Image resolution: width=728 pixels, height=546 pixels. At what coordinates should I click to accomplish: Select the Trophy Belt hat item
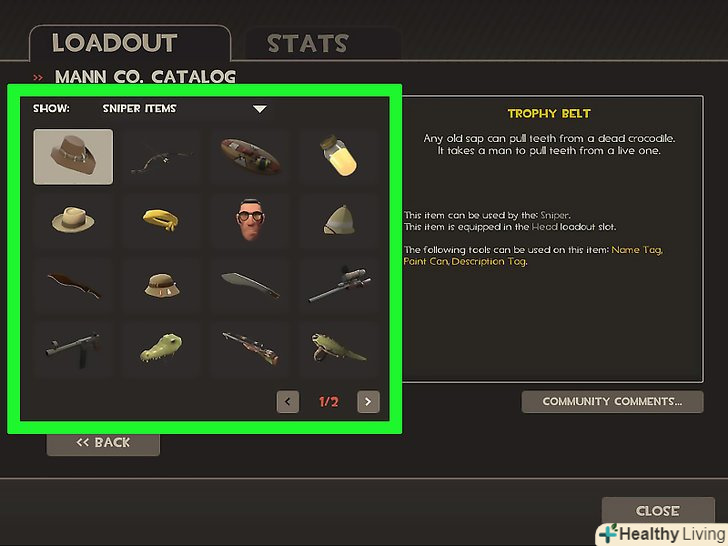73,157
